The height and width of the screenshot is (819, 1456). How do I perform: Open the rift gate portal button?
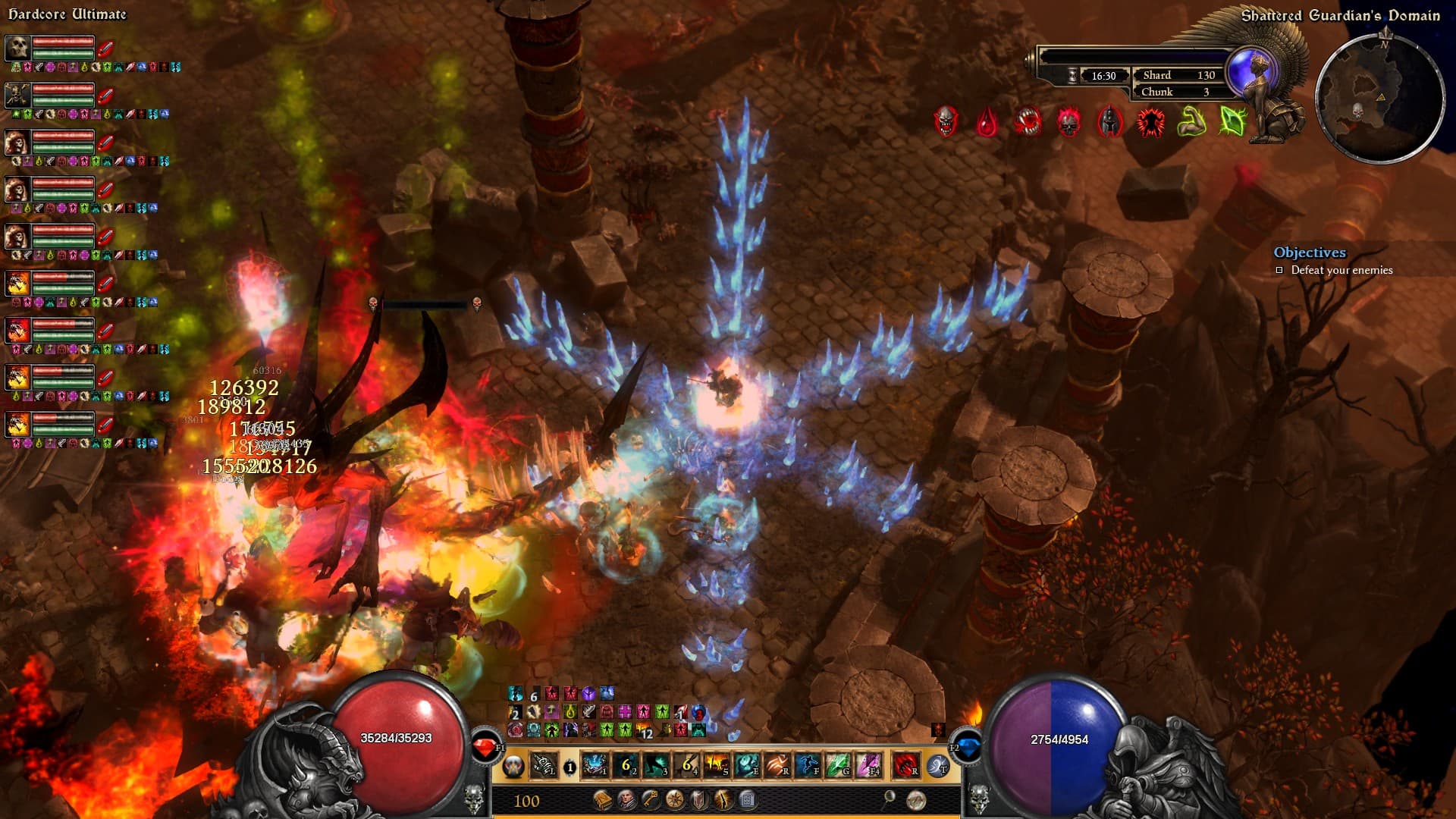pyautogui.click(x=938, y=766)
